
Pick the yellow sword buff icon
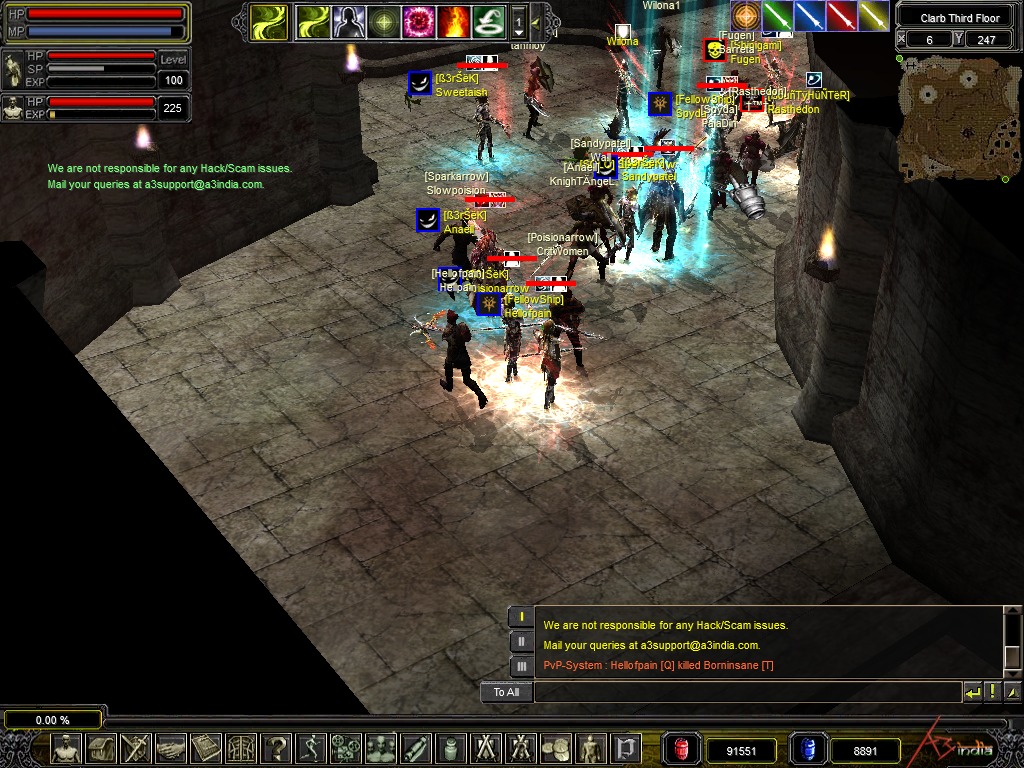[x=874, y=16]
